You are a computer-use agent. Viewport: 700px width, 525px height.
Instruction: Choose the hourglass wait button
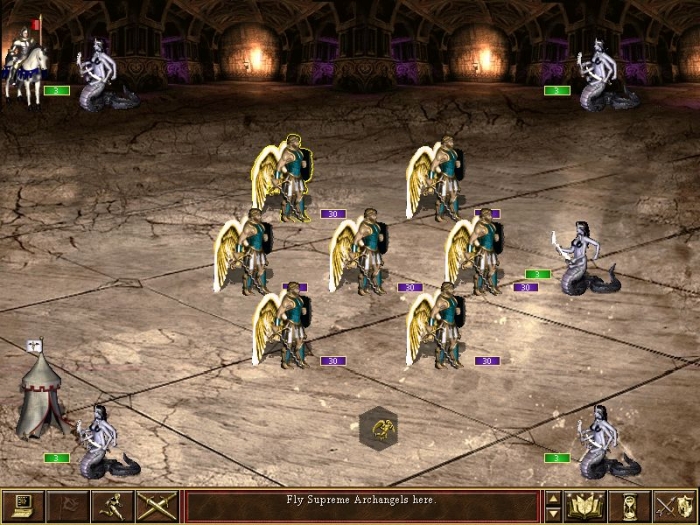coord(630,506)
